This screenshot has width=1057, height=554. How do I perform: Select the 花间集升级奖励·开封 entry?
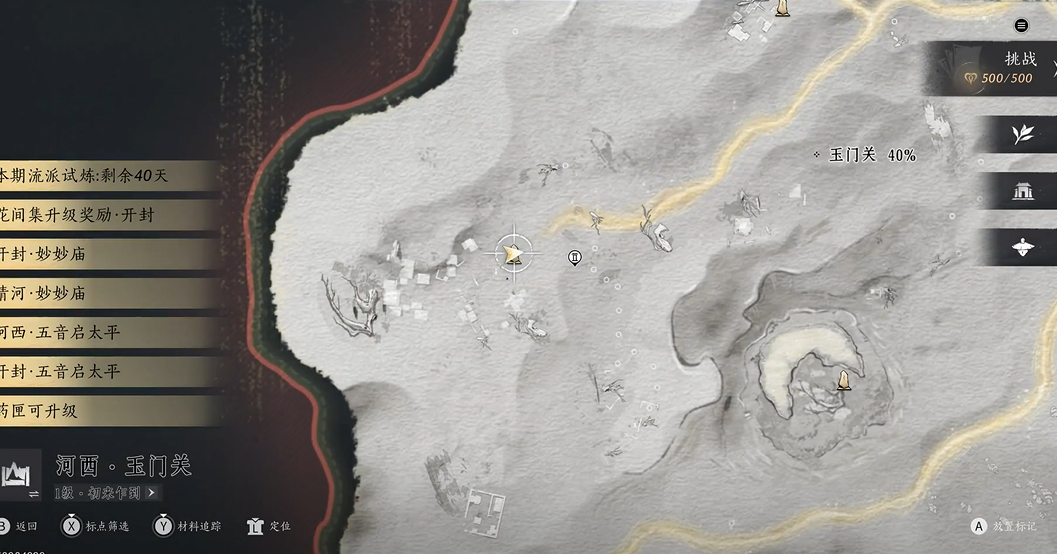100,215
